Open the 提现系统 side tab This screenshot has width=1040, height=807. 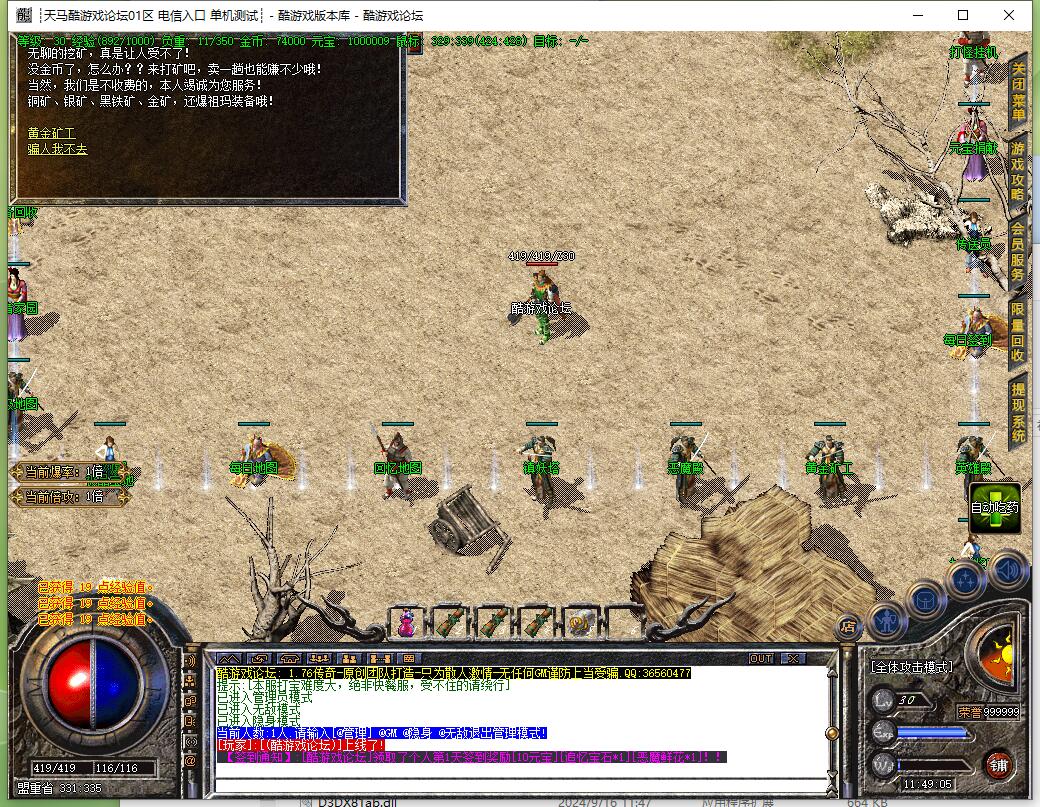tap(1018, 412)
